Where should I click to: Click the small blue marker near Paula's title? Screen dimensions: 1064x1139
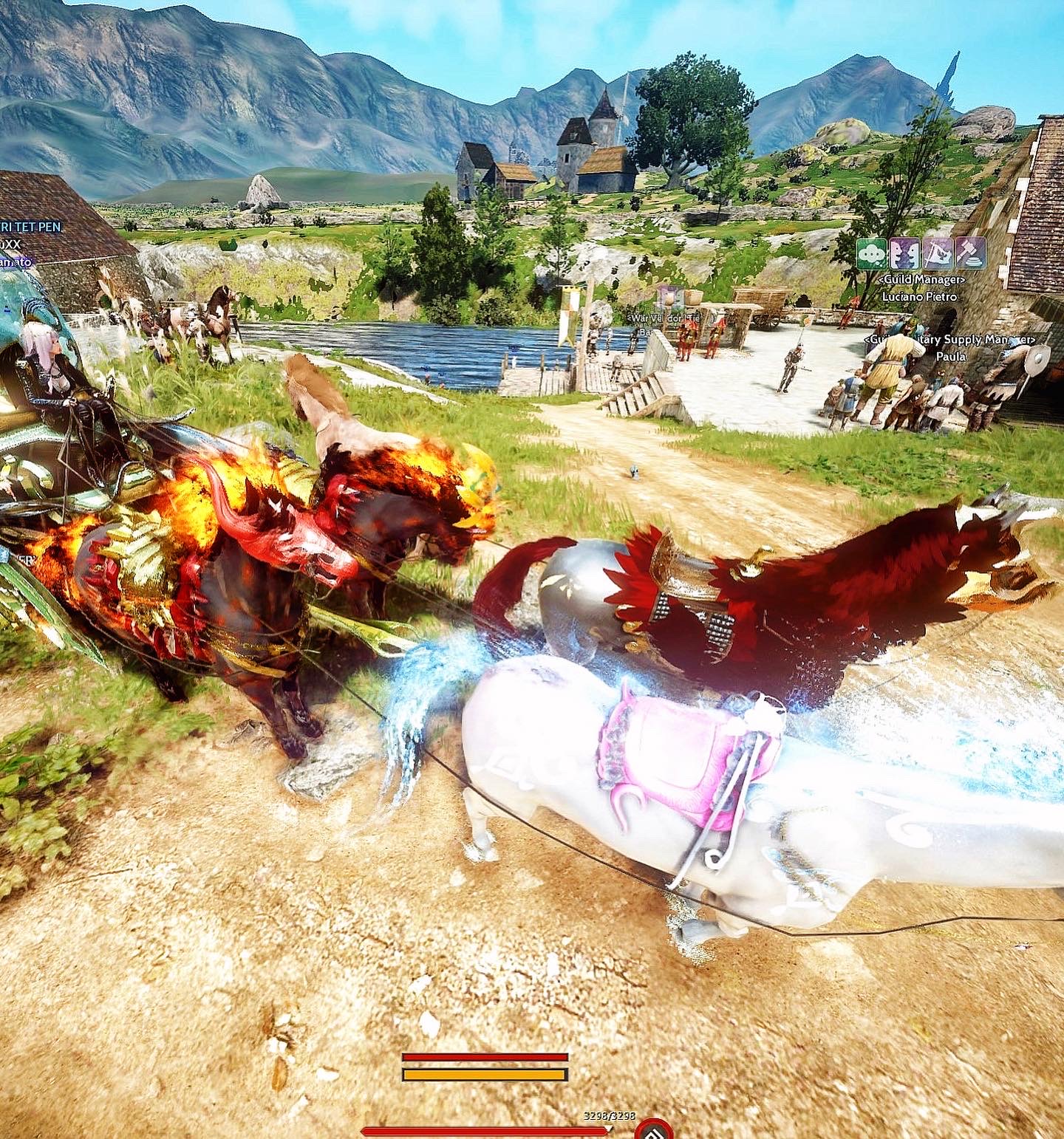tap(1013, 343)
